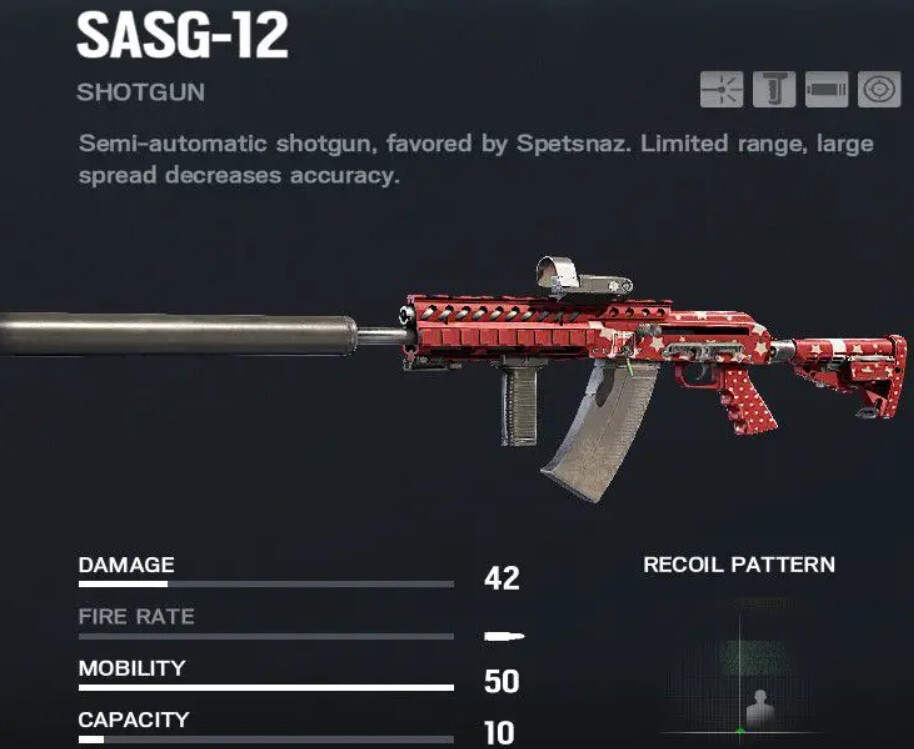Select the laser sight attachment icon
Viewport: 914px width, 749px height.
pos(722,91)
